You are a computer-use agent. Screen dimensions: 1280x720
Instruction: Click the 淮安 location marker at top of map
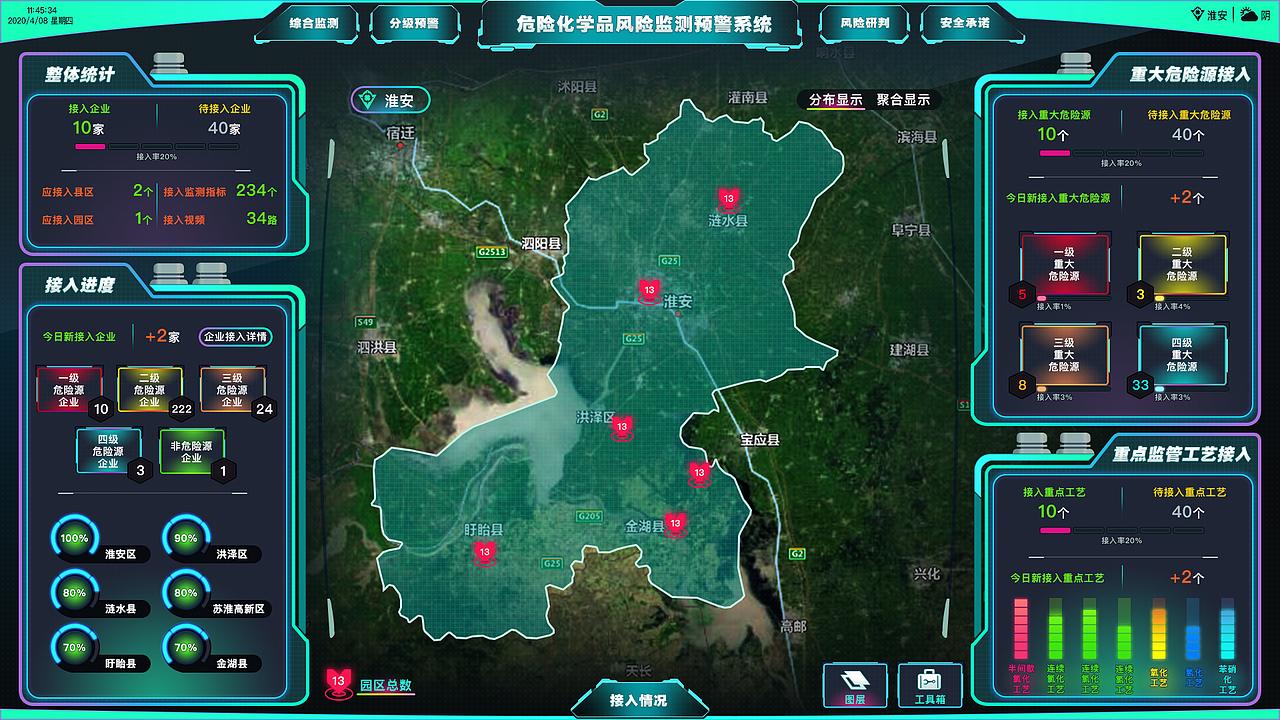(390, 100)
